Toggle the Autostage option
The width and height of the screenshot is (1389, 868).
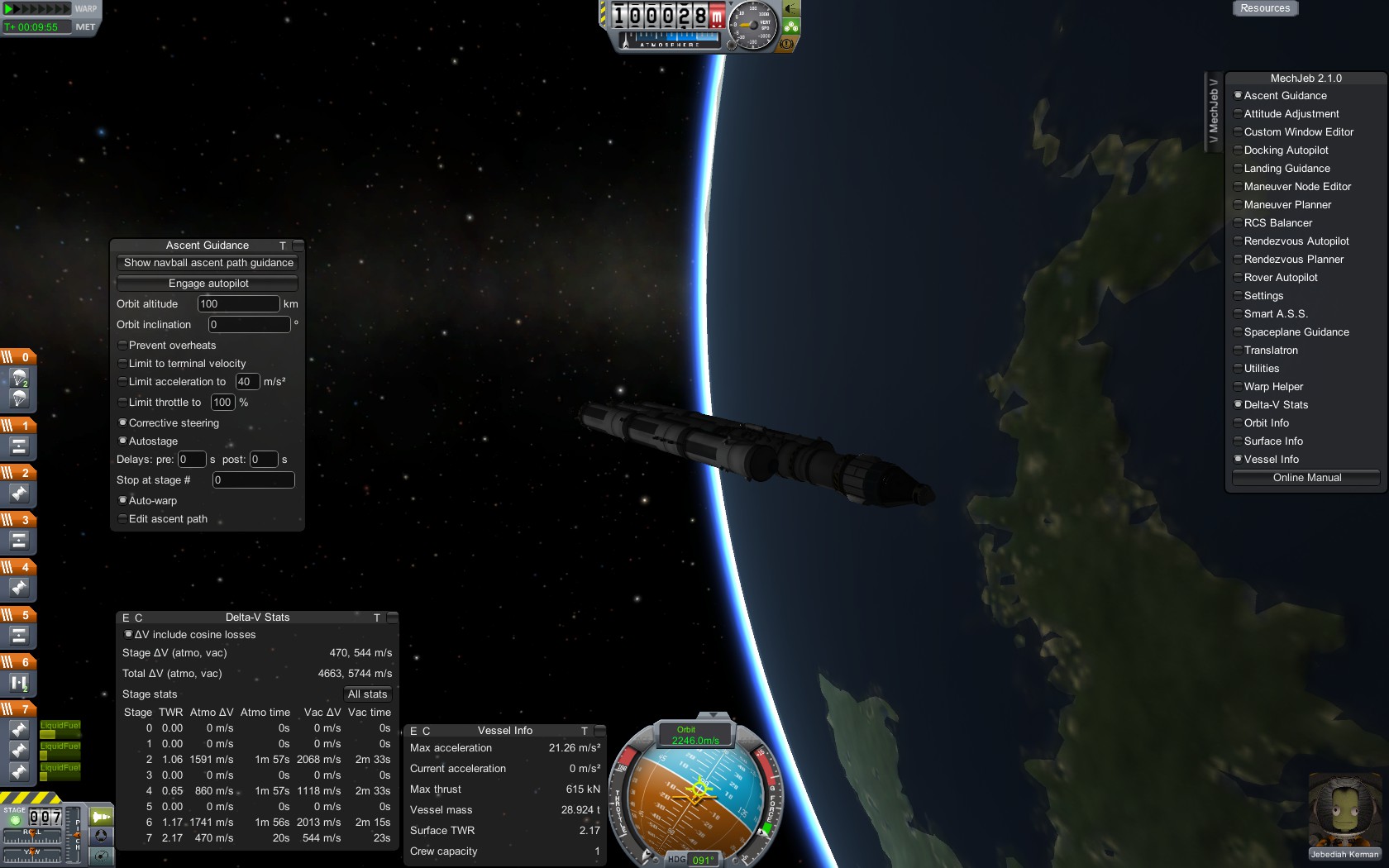(x=123, y=441)
